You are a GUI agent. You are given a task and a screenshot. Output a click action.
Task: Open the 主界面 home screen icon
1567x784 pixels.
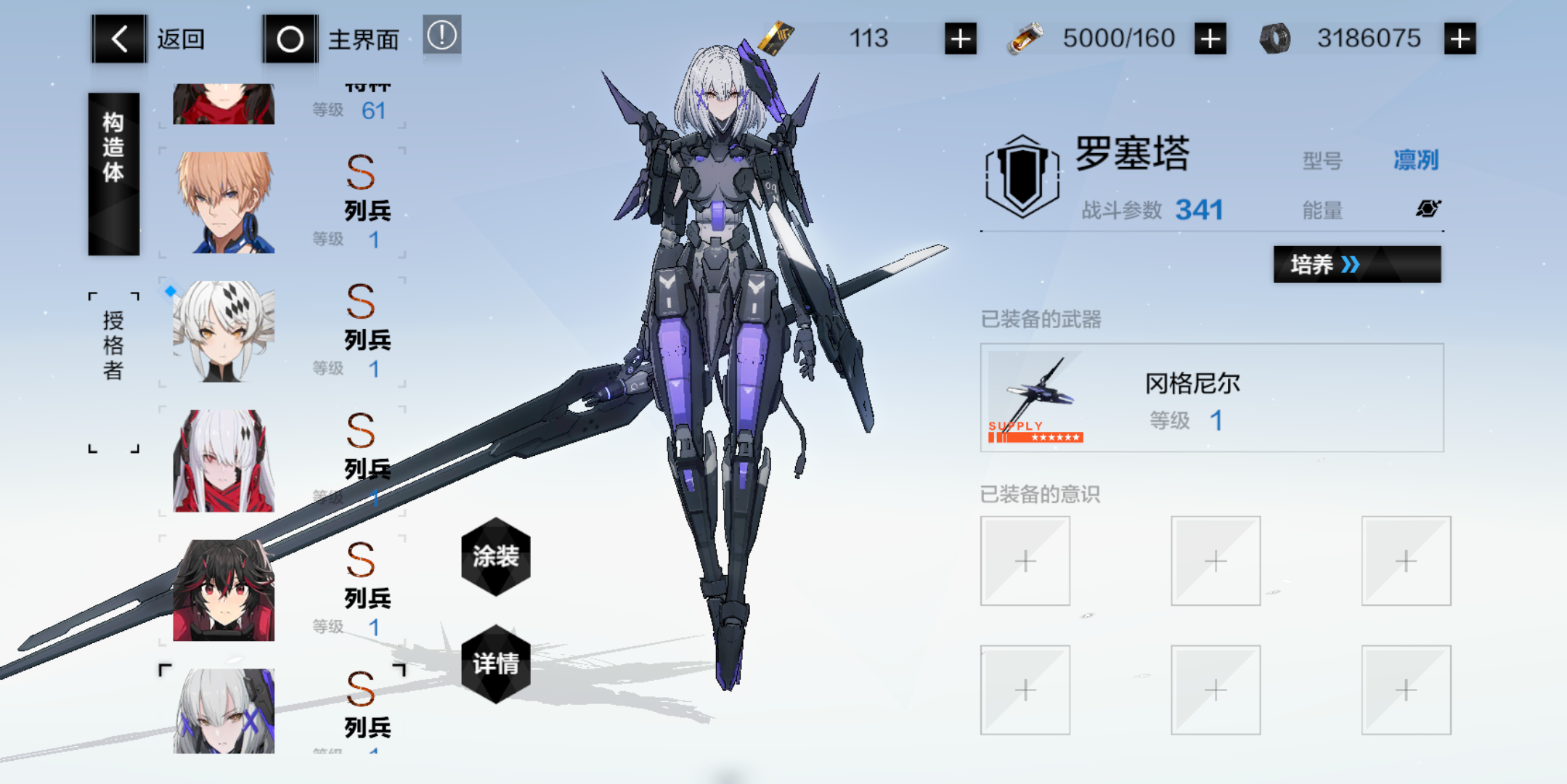[290, 39]
